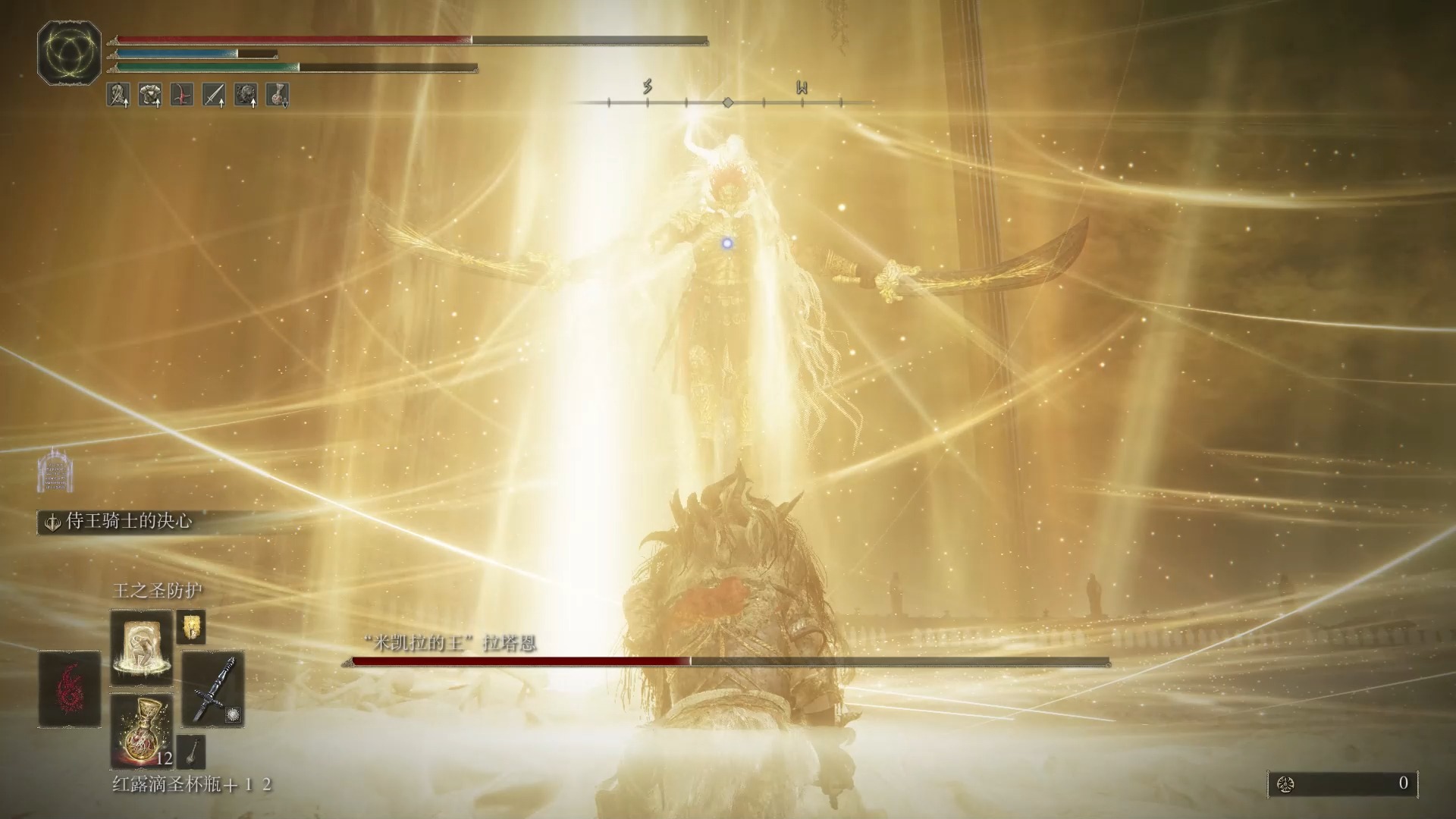Click the chest armor buff icon
This screenshot has height=819, width=1456.
(149, 95)
